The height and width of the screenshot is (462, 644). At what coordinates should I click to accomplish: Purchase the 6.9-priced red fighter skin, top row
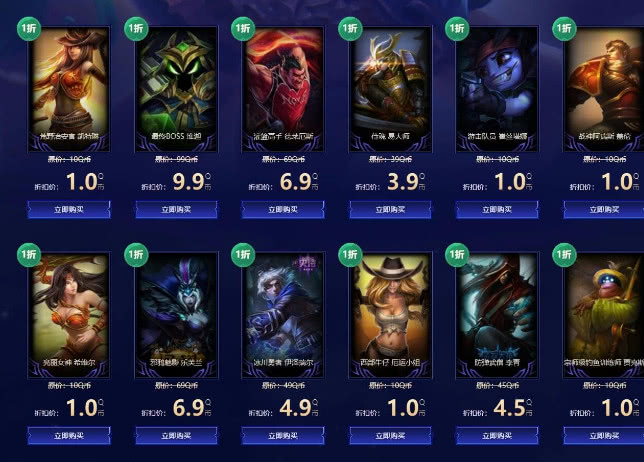coord(283,210)
